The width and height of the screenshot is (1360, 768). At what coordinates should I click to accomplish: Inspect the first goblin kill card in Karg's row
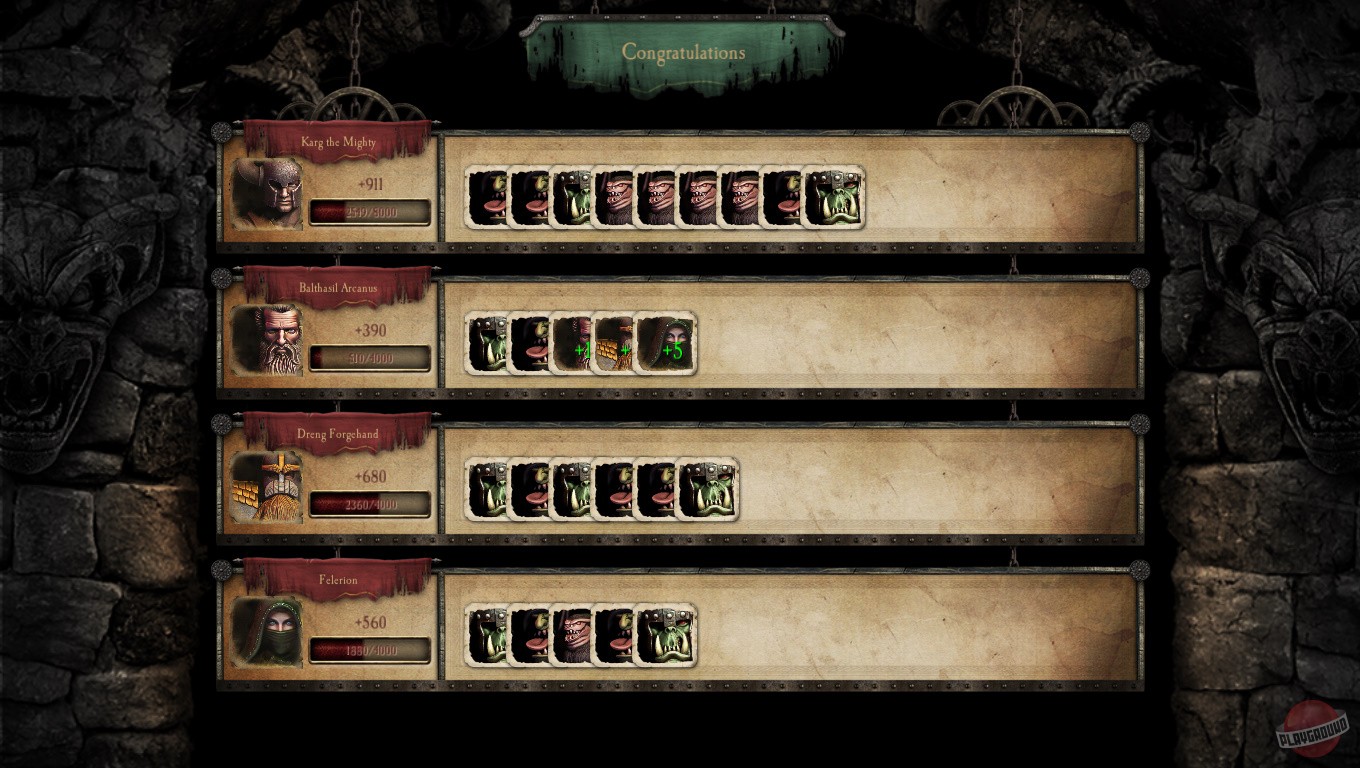click(487, 198)
